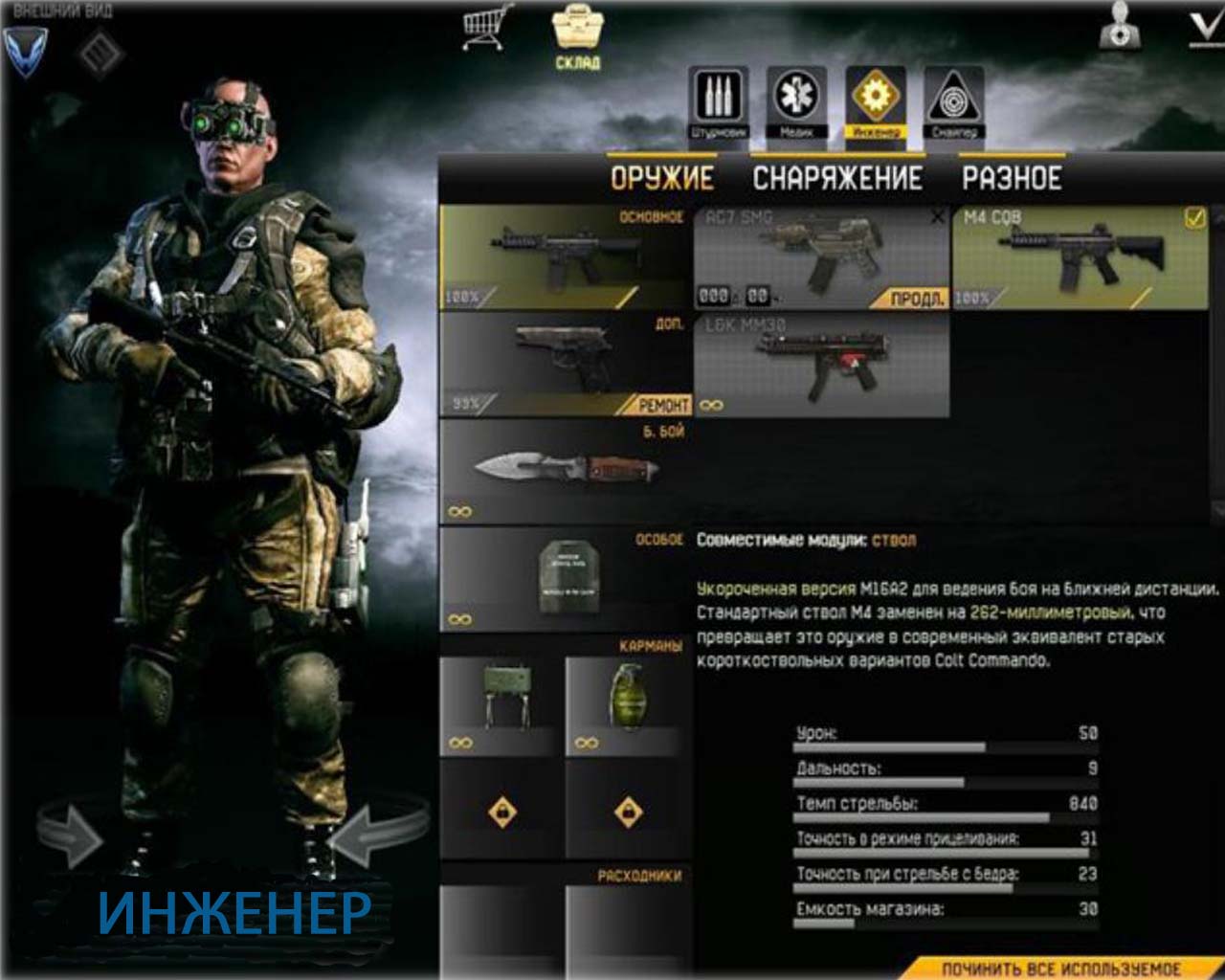Select the Снайпер class icon

click(x=950, y=99)
